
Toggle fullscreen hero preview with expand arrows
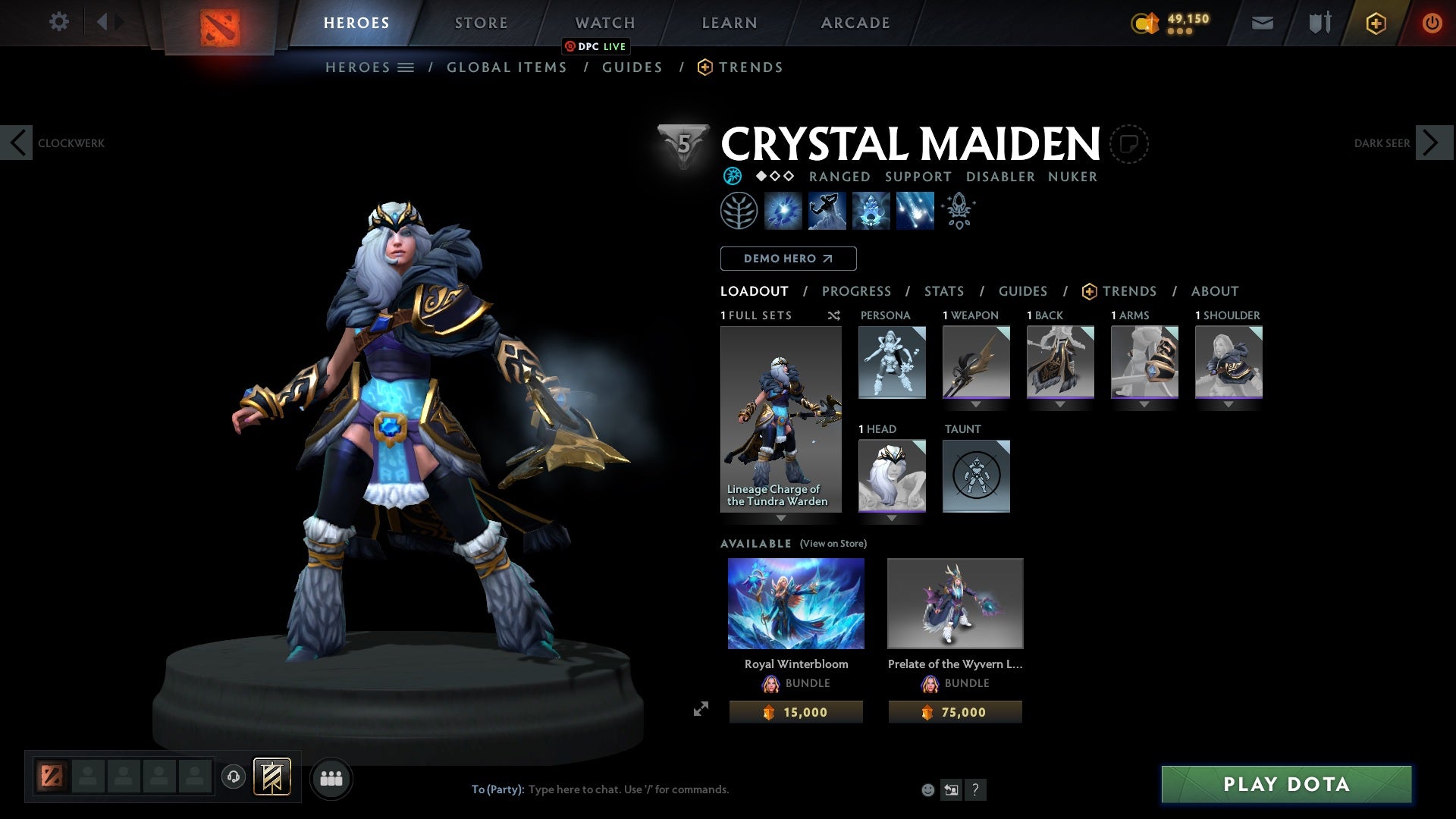701,708
